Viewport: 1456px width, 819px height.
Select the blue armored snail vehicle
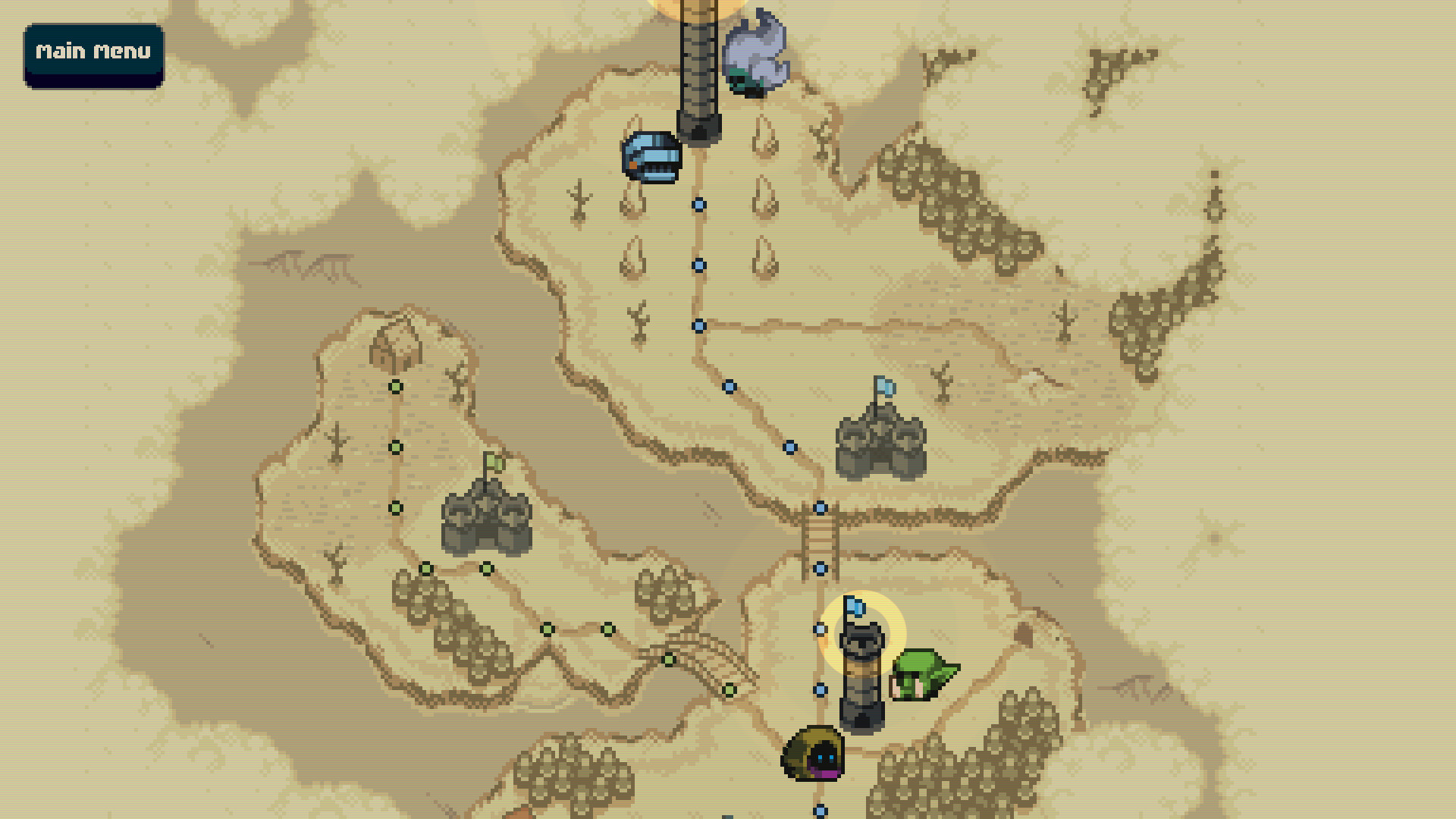[651, 155]
